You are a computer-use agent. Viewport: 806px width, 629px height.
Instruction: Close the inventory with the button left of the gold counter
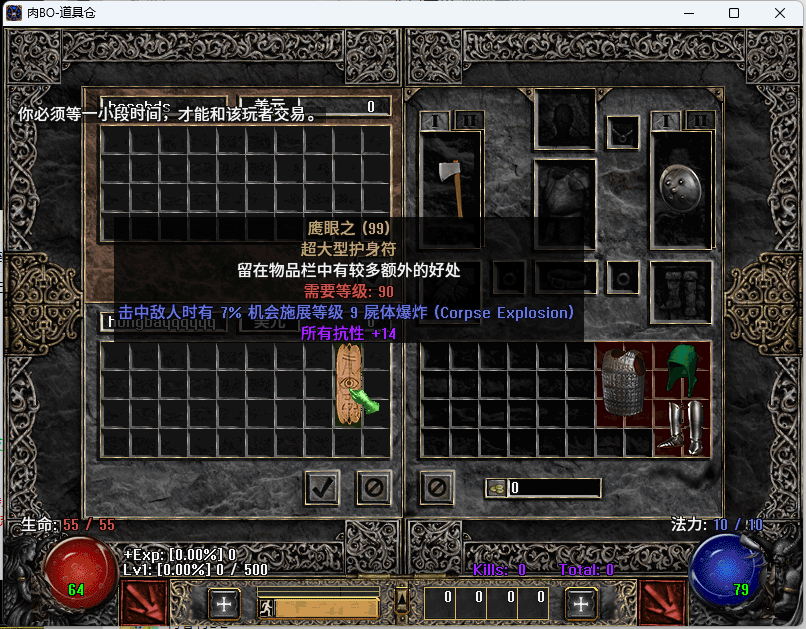437,487
